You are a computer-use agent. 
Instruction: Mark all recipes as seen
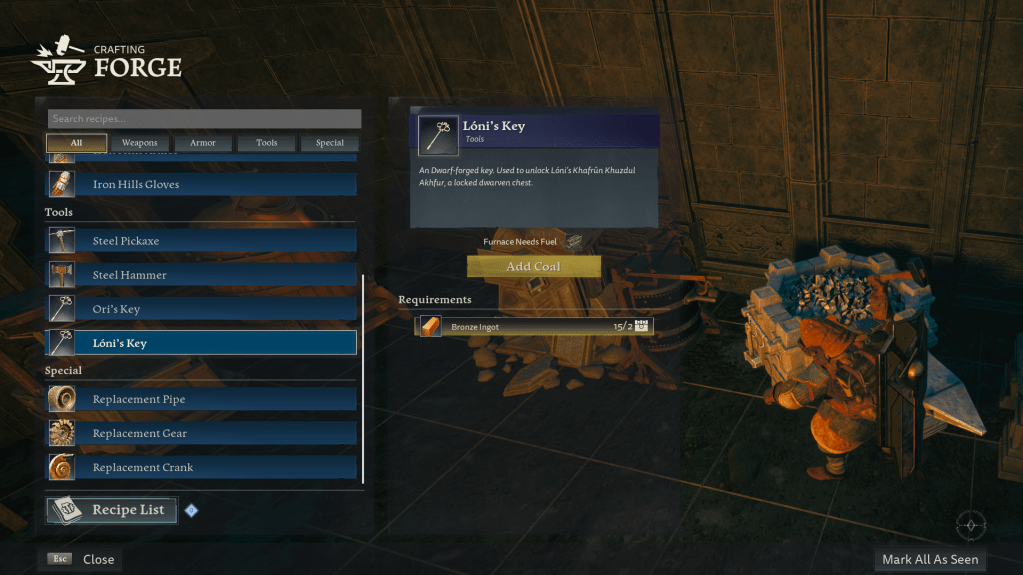point(930,559)
